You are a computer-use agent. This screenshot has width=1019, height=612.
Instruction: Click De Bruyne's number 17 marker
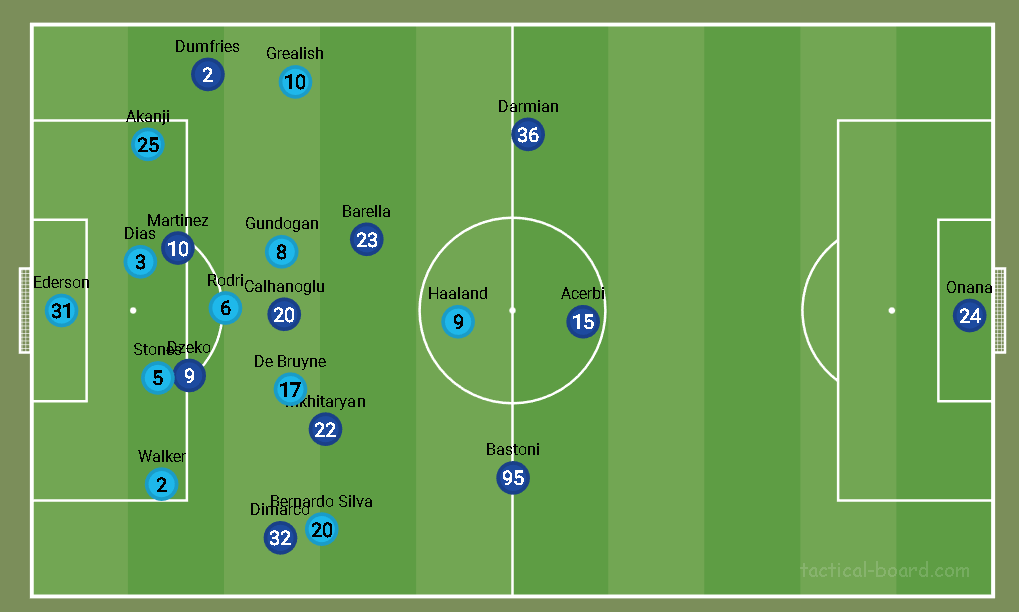(290, 389)
